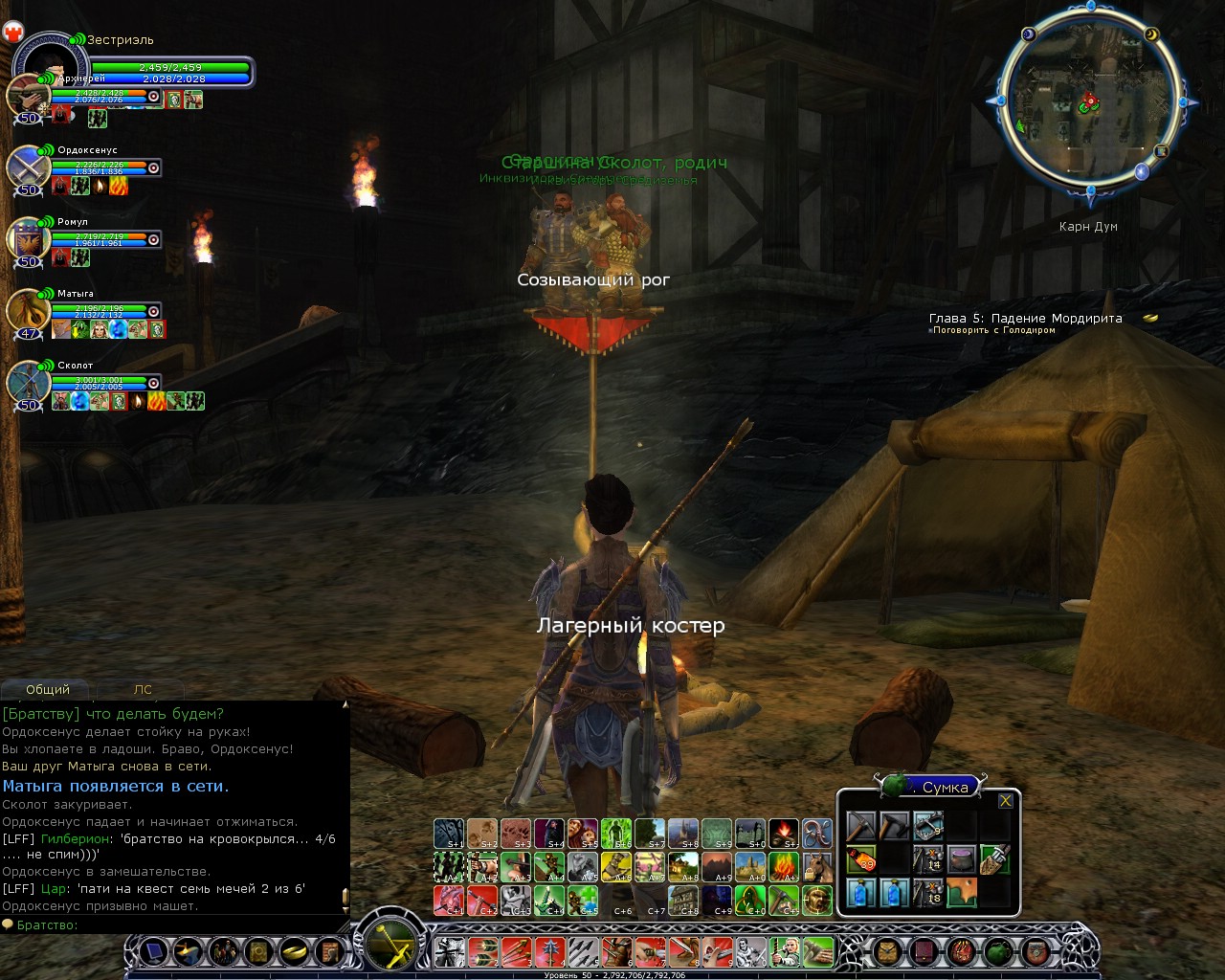Use the horse mount quickslot
1225x980 pixels.
pos(817,867)
